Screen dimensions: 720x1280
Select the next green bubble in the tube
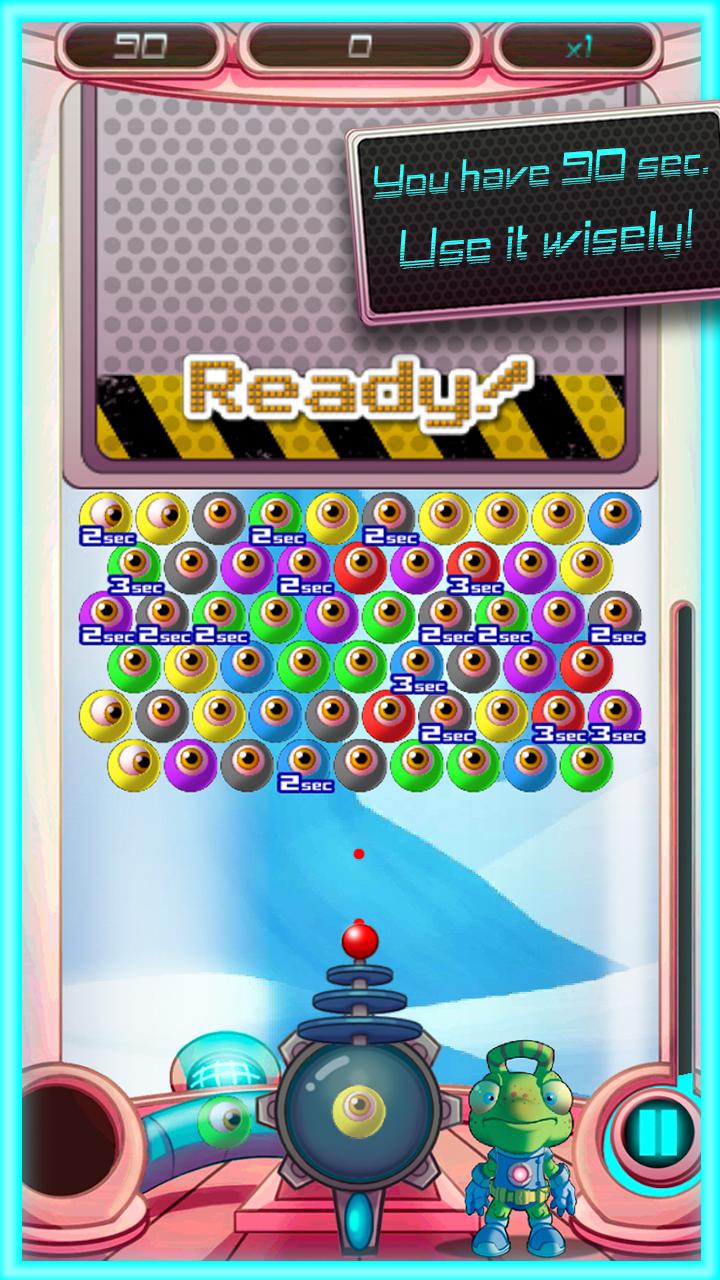(225, 1120)
